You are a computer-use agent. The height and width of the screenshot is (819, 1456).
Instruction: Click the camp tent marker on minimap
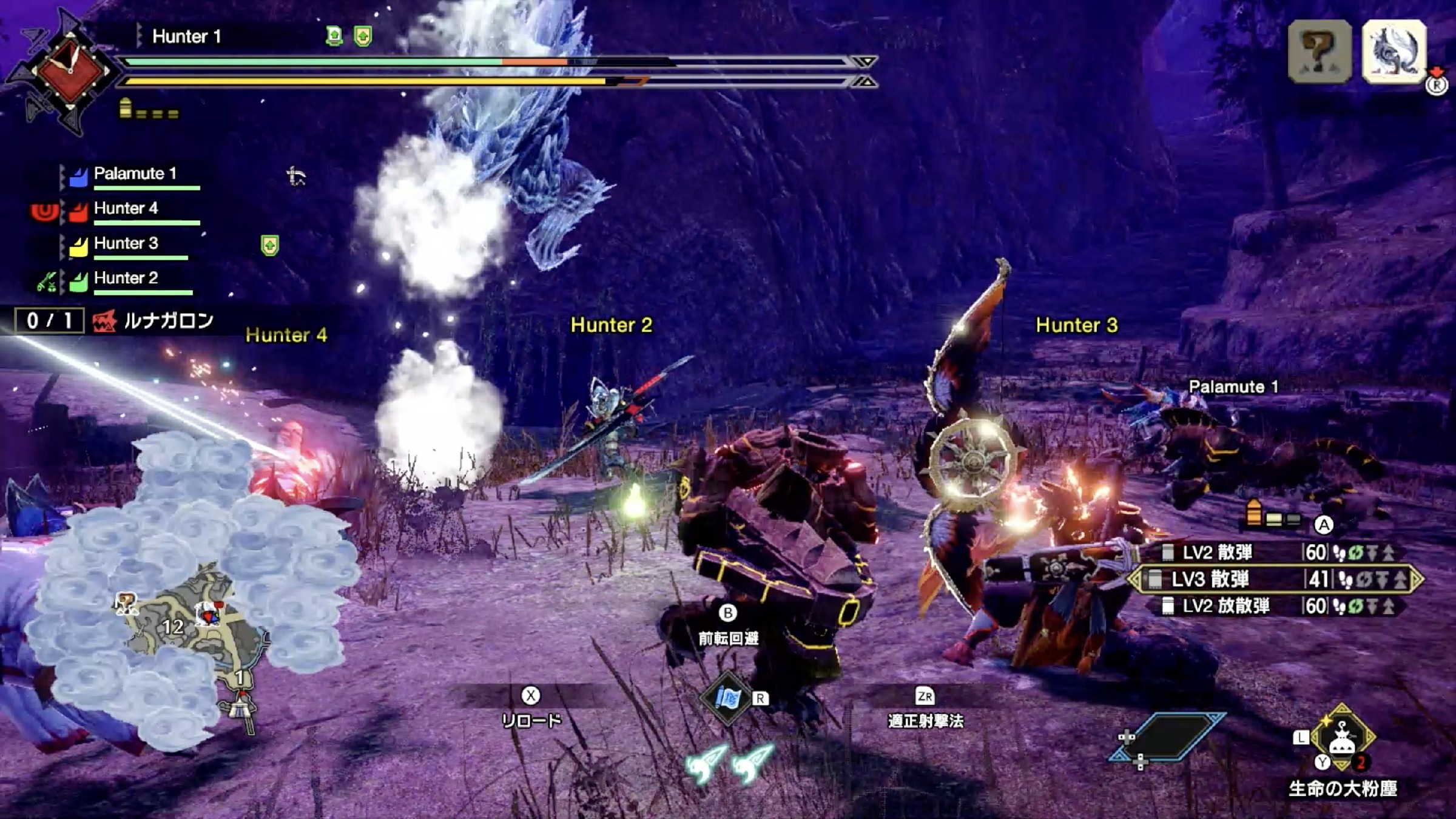[241, 707]
